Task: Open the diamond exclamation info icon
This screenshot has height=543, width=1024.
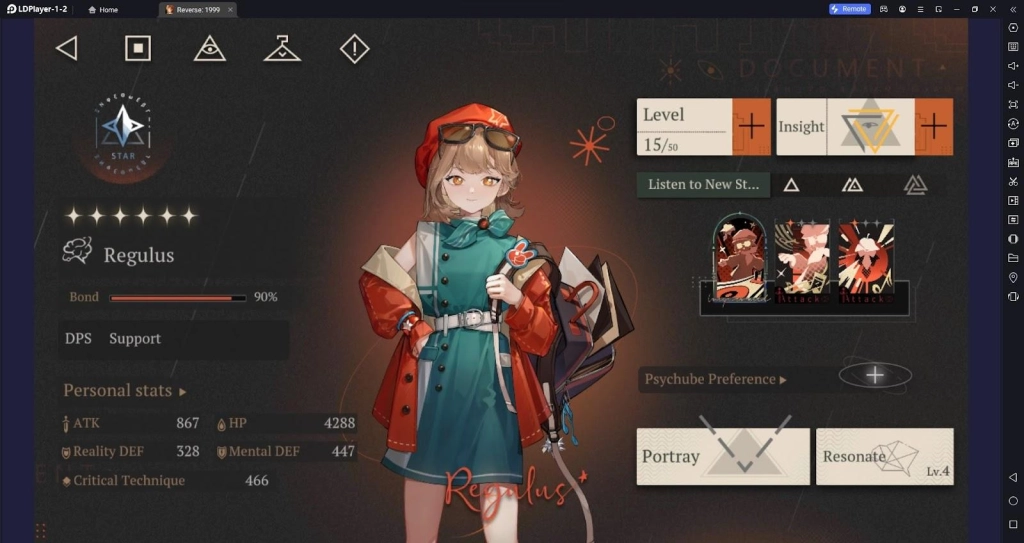Action: 354,48
